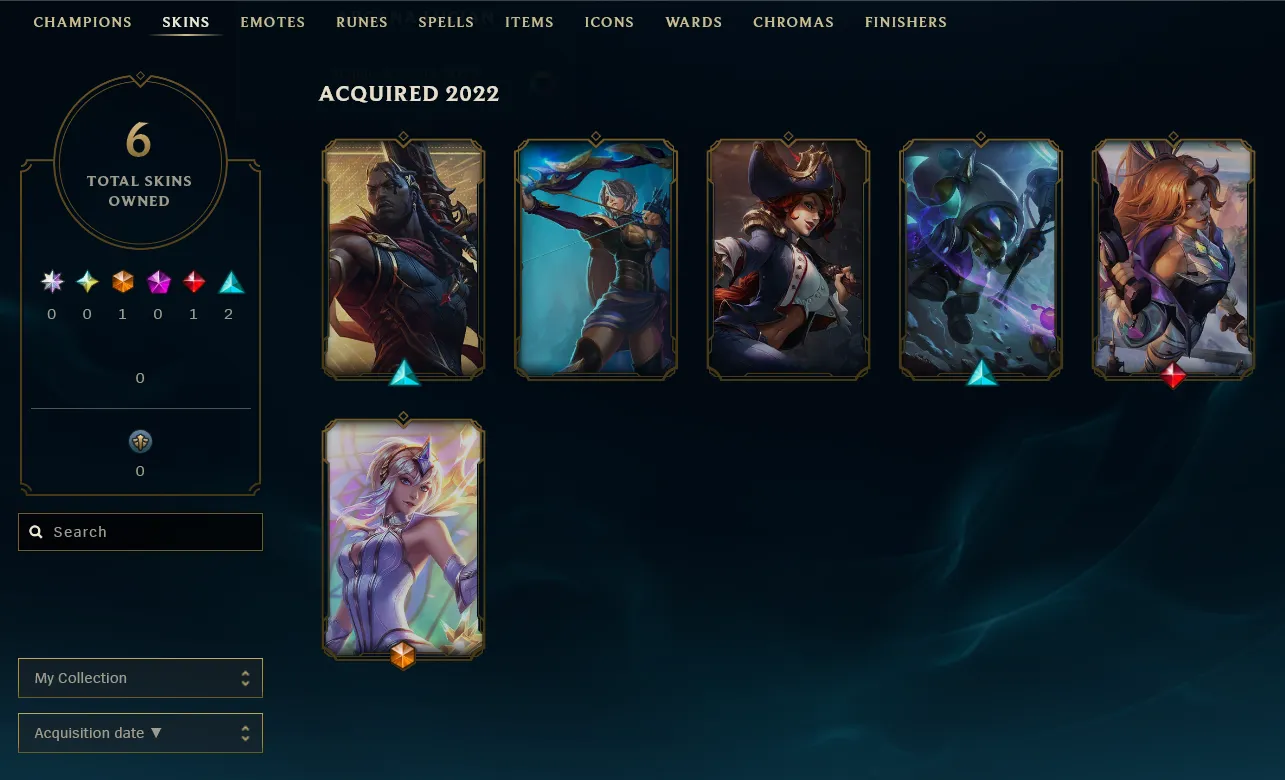The height and width of the screenshot is (780, 1285).
Task: Open the Acquisition date sort dropdown
Action: tap(140, 733)
